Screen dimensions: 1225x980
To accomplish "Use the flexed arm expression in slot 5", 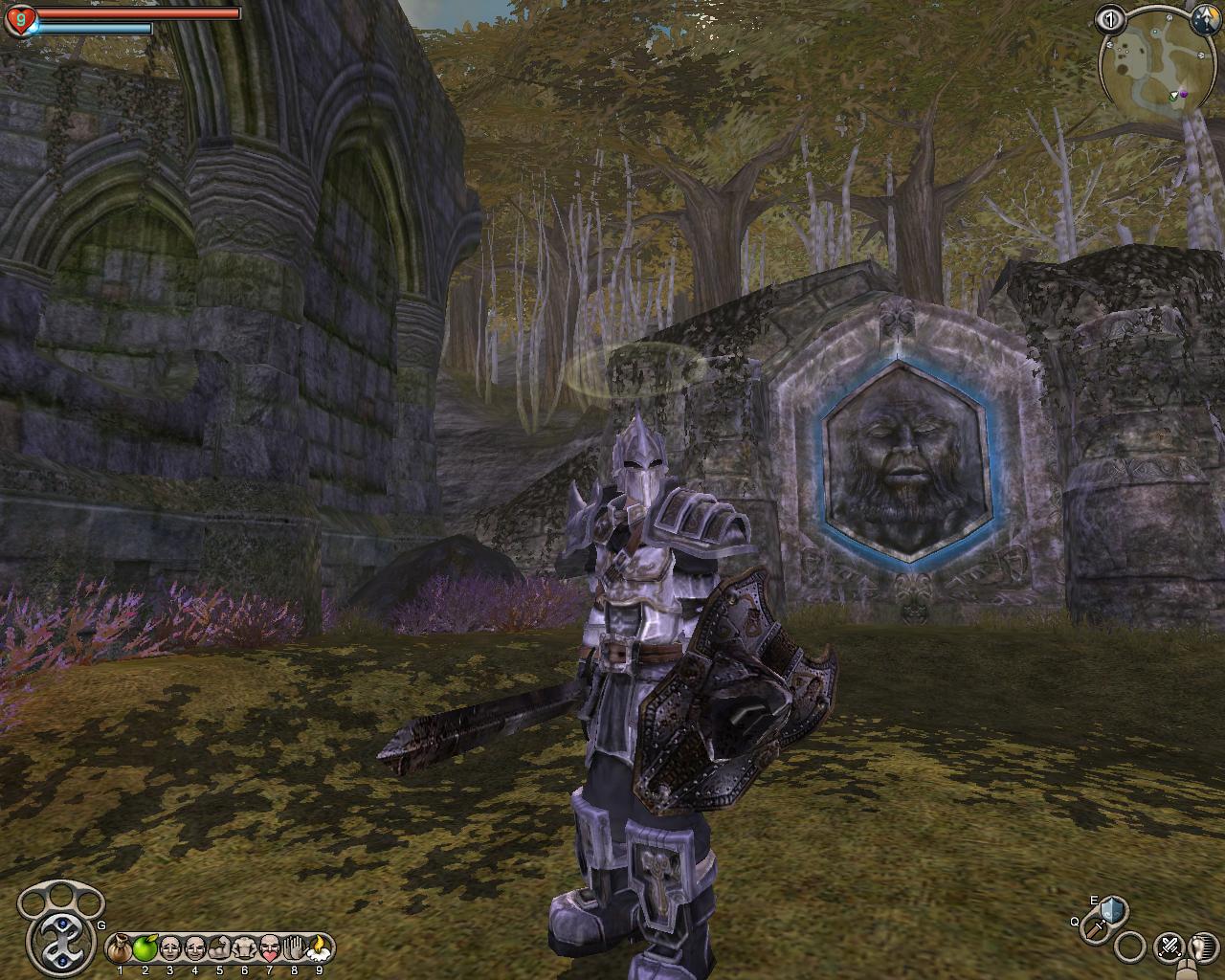I will [220, 948].
